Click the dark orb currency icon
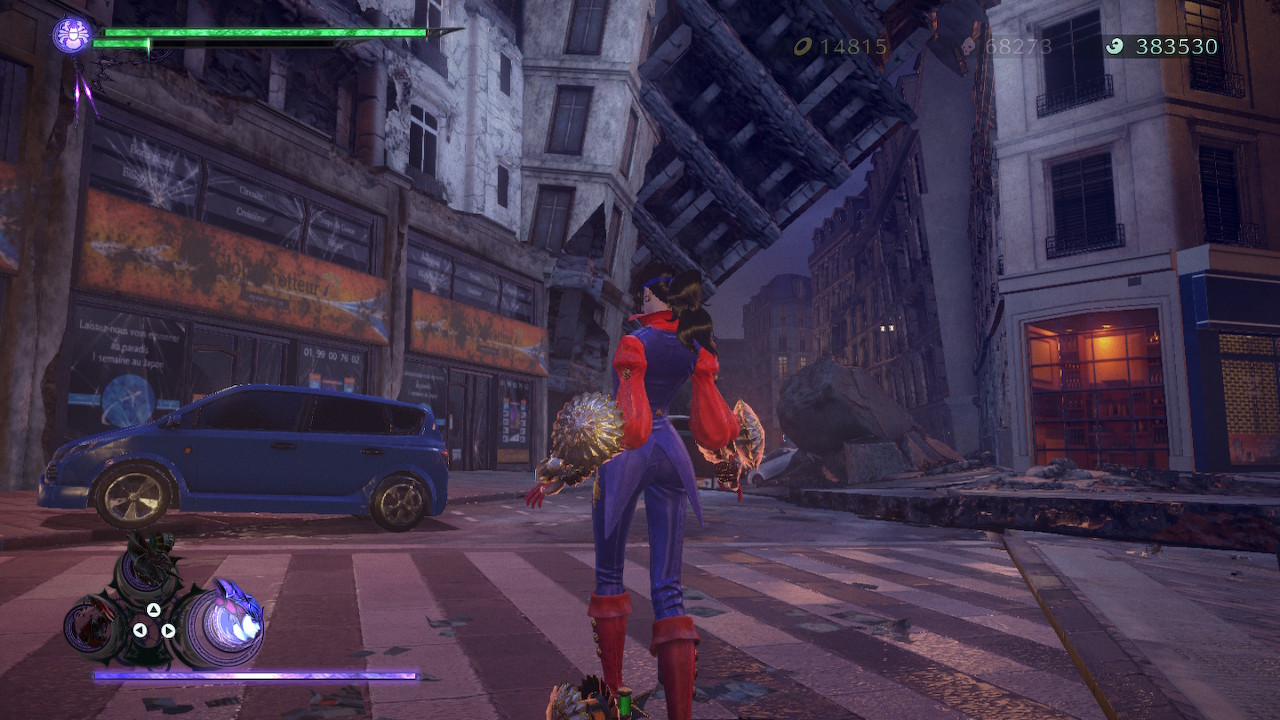 click(1114, 44)
